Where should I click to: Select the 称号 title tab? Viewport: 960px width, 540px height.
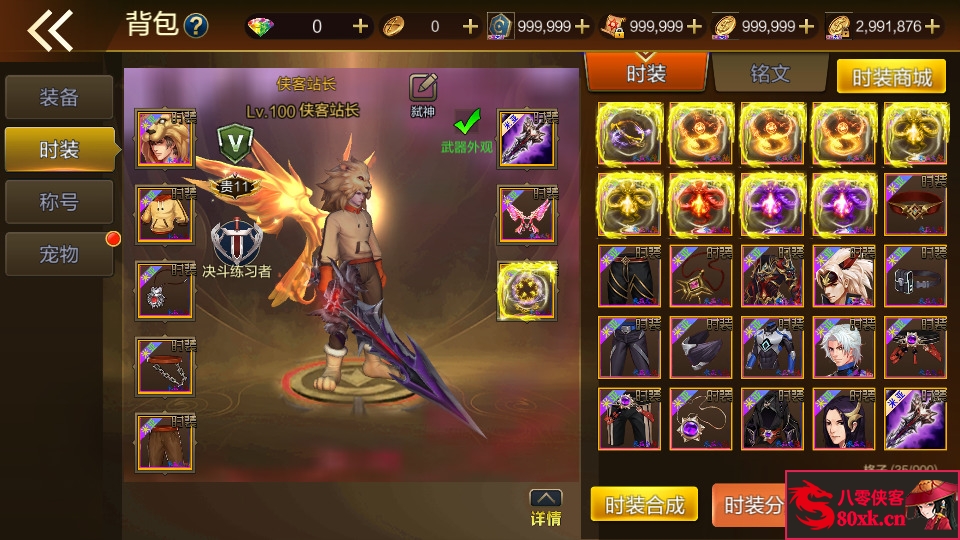[x=58, y=202]
